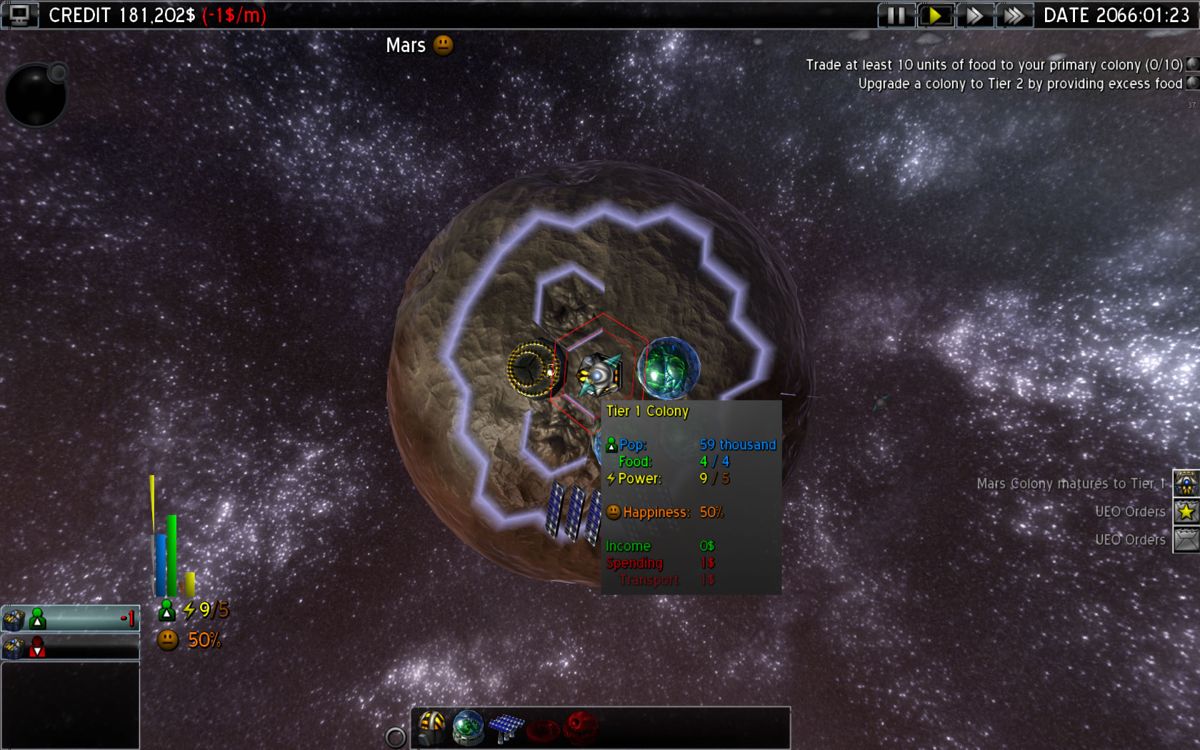Open the UEO Orders envelope message
Image resolution: width=1200 pixels, height=750 pixels.
click(1186, 539)
